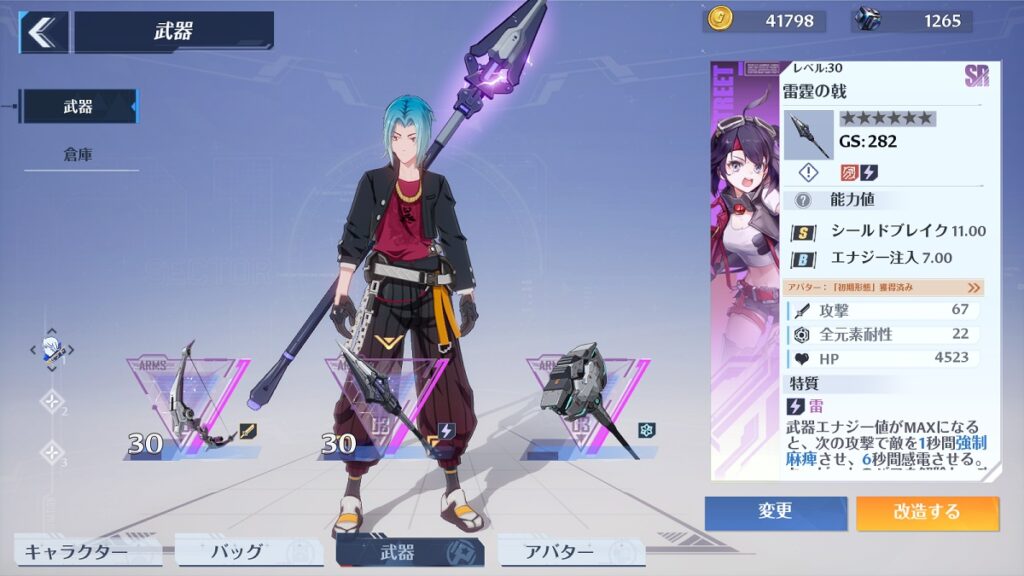Tap the orange 改造する button
Image resolution: width=1024 pixels, height=576 pixels.
927,512
